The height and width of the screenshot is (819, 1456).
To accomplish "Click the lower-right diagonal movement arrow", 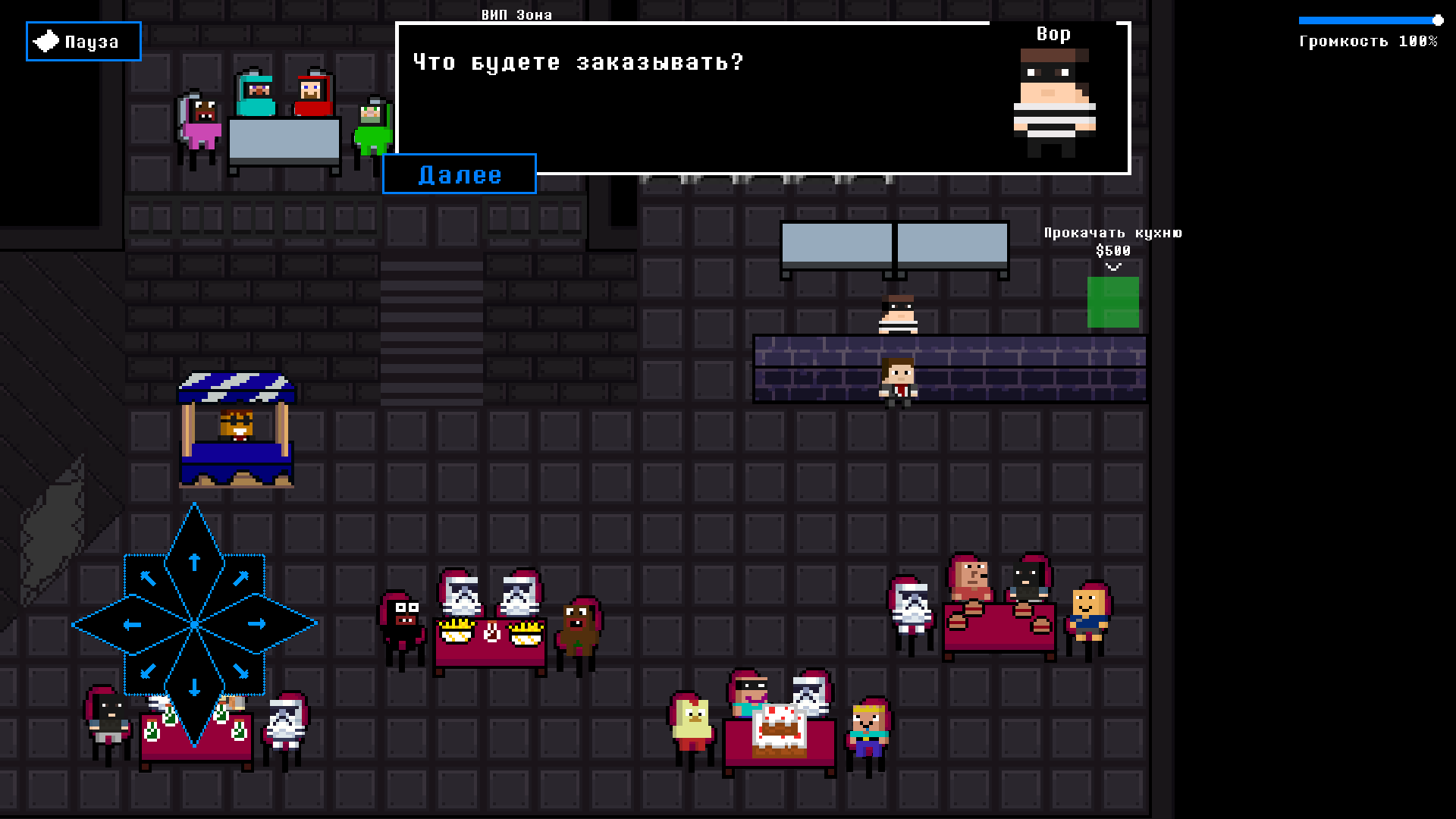I will pos(241,671).
